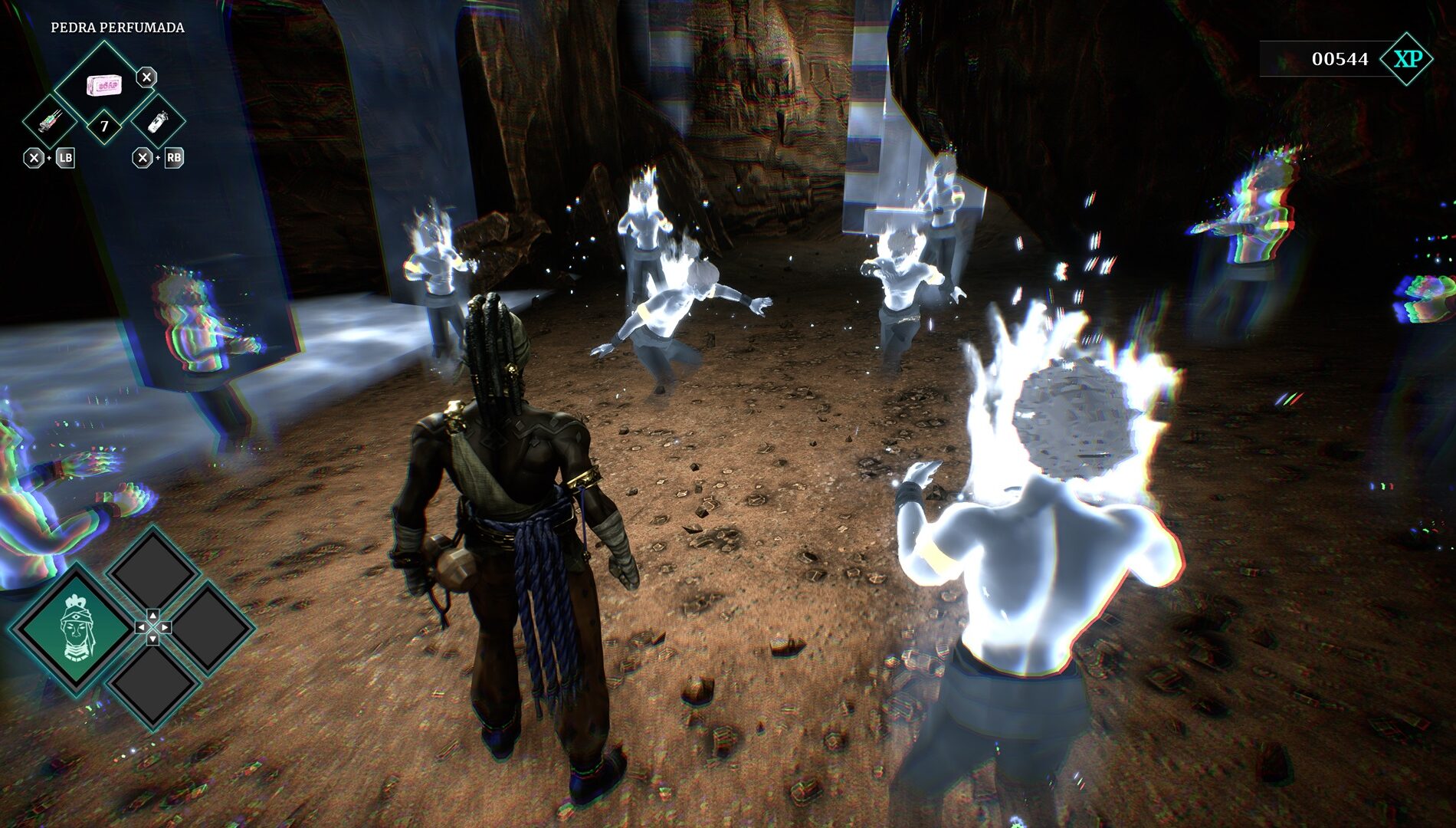Choose the syringe item slot

point(51,121)
